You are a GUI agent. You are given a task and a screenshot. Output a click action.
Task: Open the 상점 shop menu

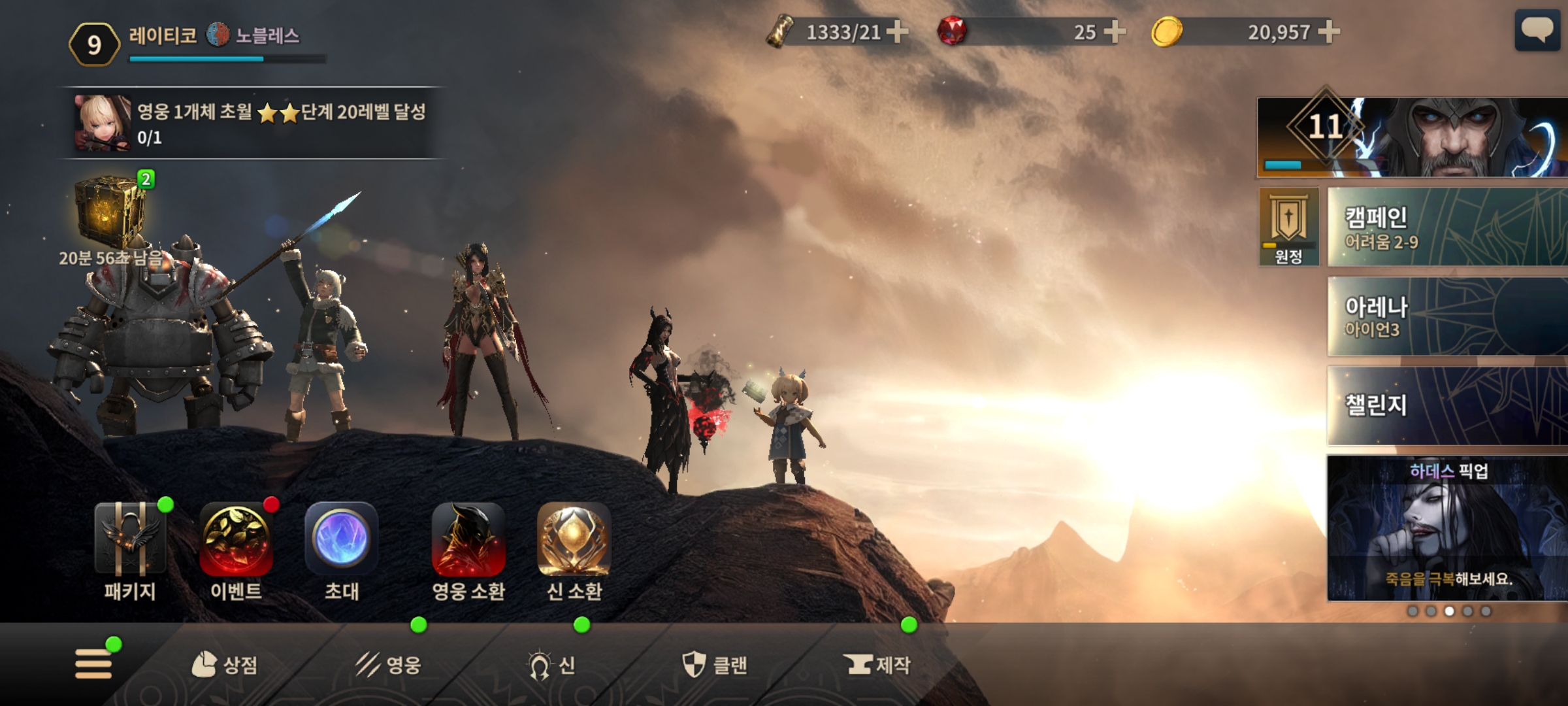225,665
